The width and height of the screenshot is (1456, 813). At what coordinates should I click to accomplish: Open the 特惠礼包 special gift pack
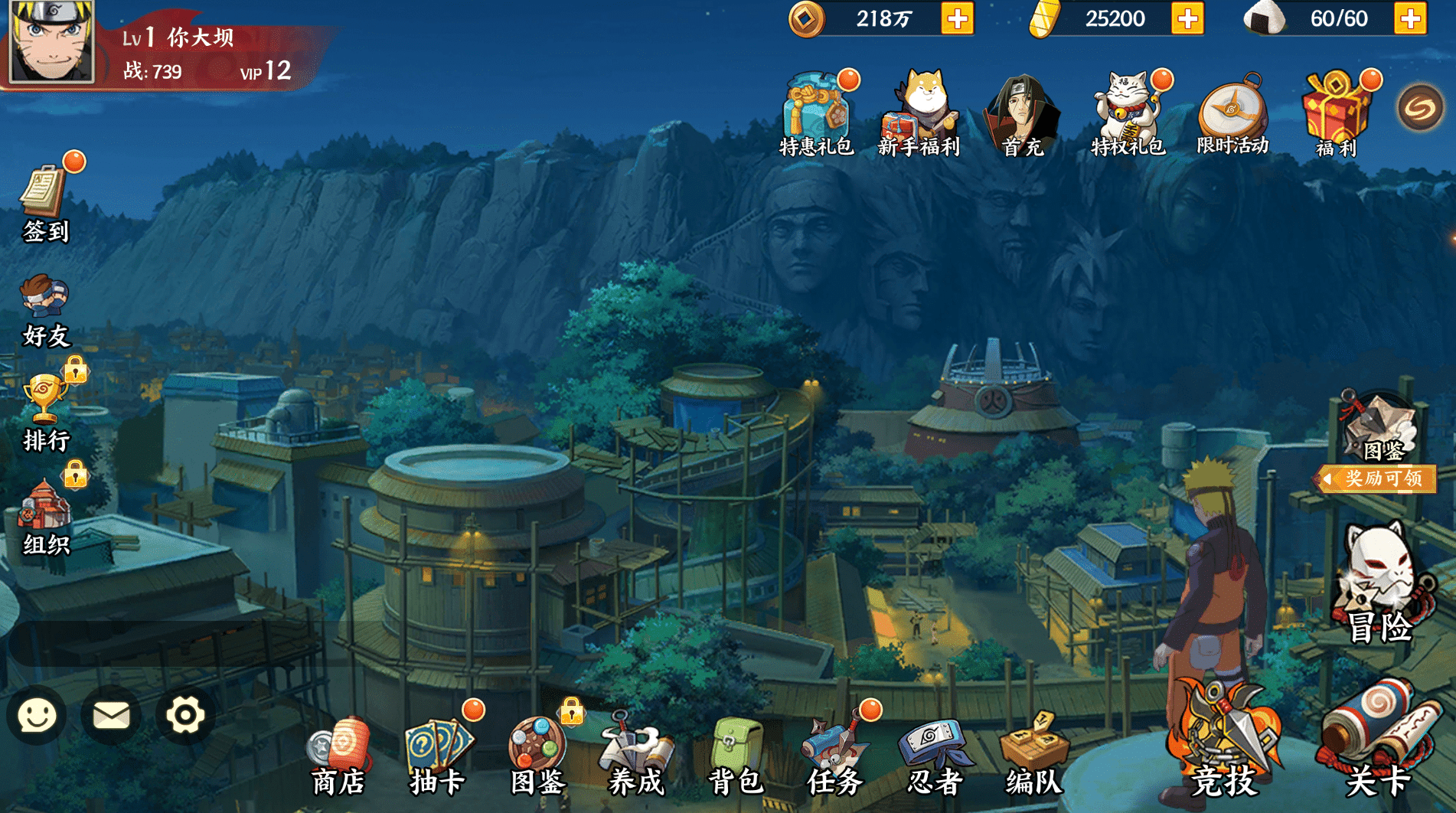click(x=815, y=115)
